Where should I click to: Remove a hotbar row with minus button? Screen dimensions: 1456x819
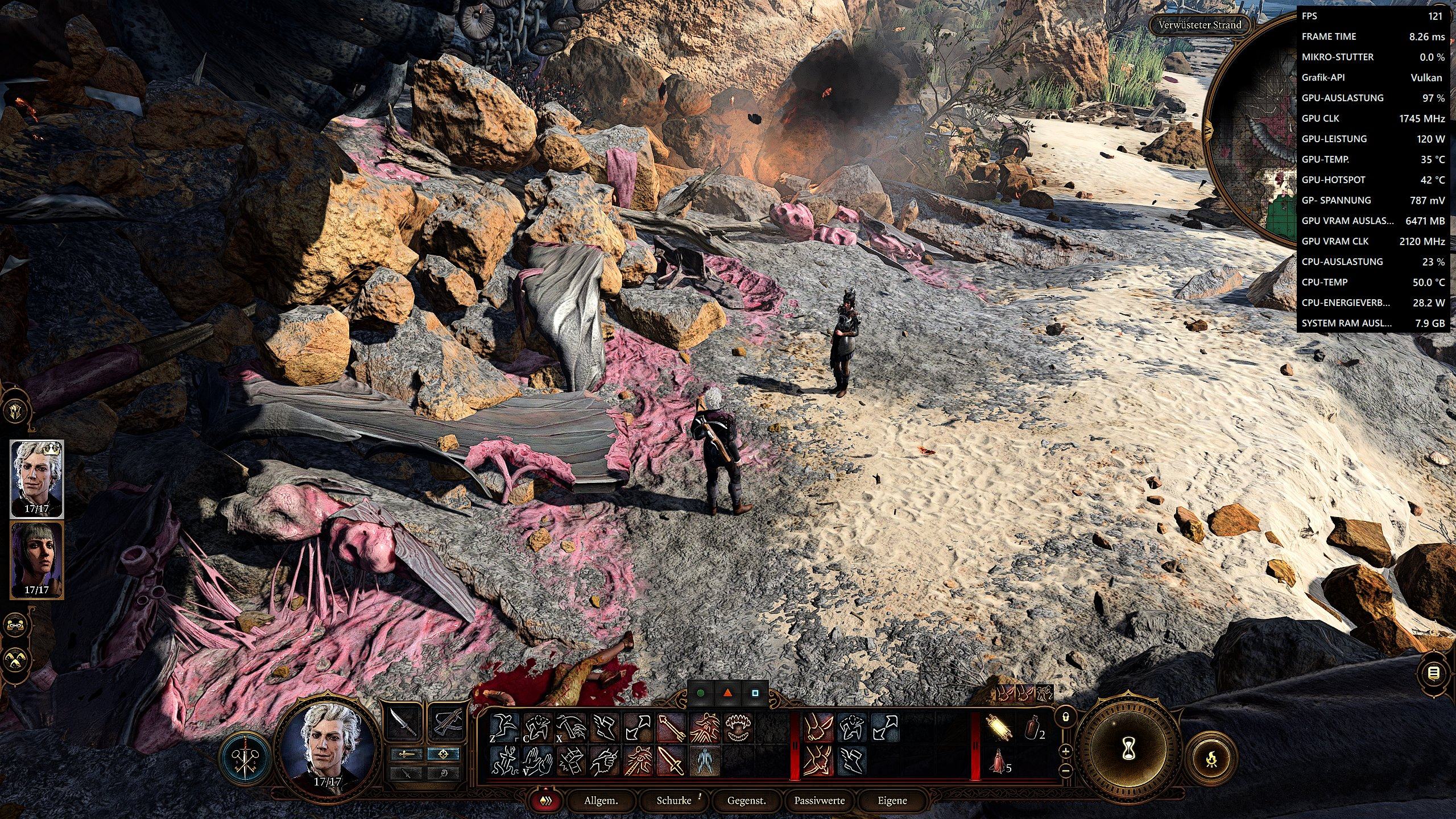click(x=1066, y=771)
